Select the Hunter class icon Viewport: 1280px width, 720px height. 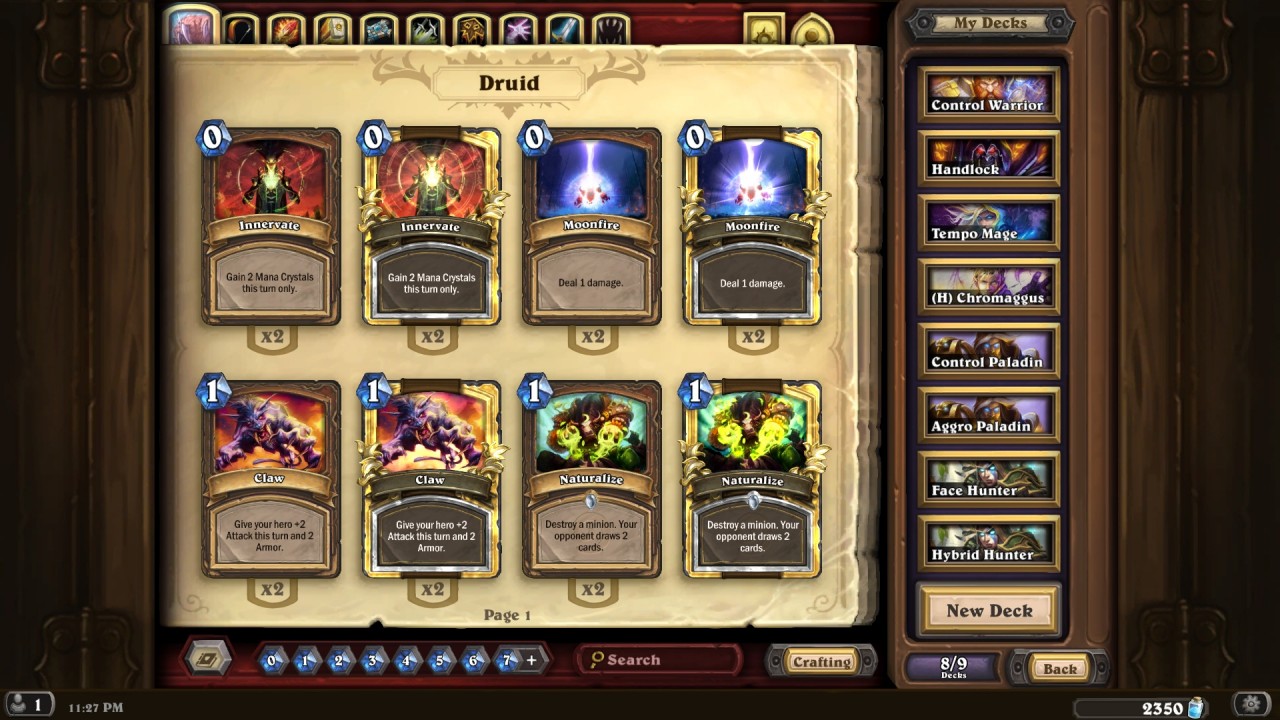(x=238, y=25)
